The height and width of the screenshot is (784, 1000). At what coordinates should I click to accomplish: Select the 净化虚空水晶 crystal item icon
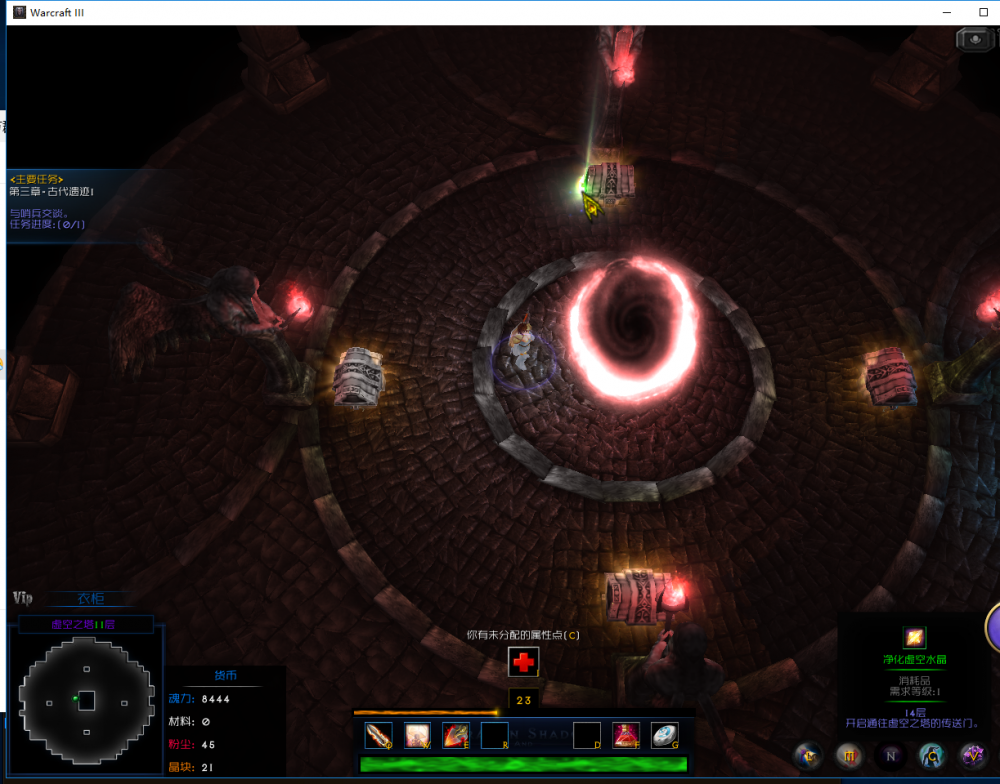914,637
